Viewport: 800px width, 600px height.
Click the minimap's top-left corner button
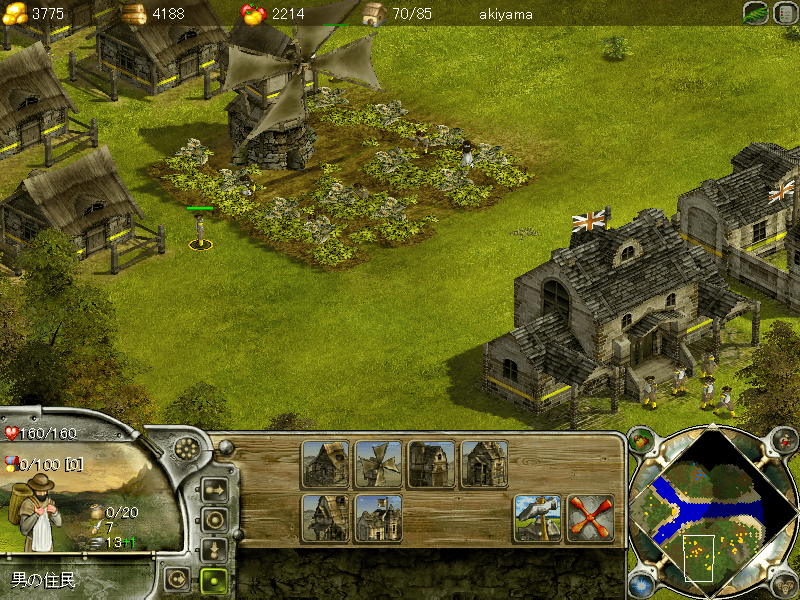click(x=640, y=438)
